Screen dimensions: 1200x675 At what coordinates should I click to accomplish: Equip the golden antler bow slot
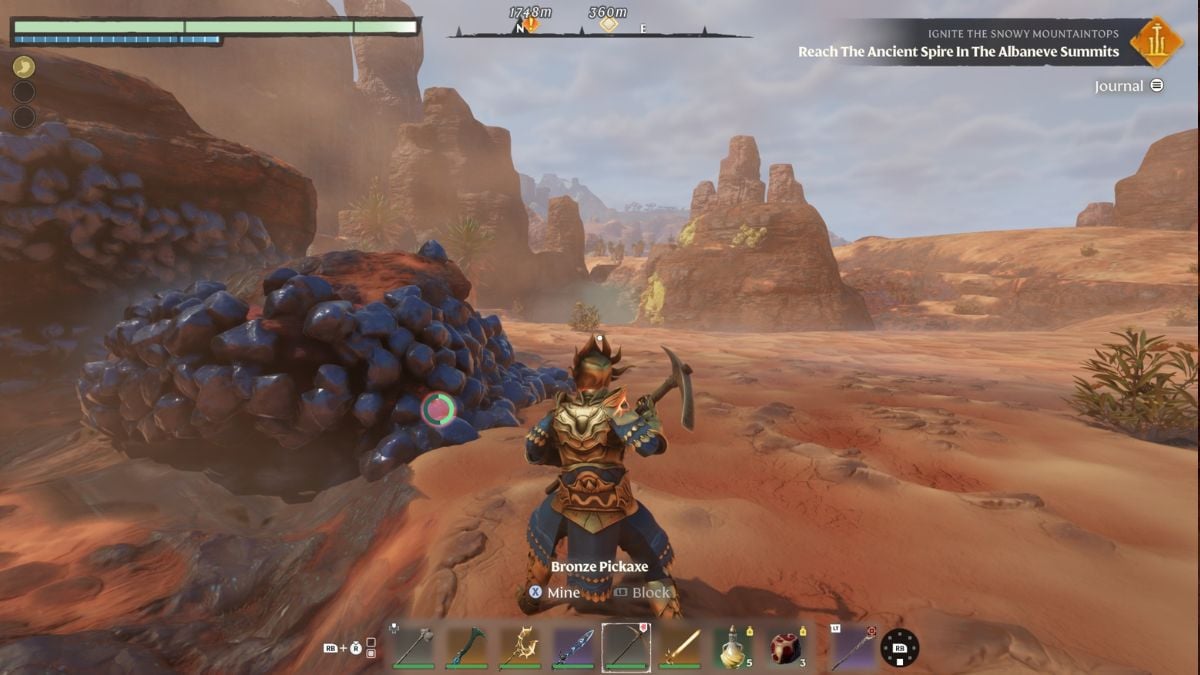click(520, 647)
